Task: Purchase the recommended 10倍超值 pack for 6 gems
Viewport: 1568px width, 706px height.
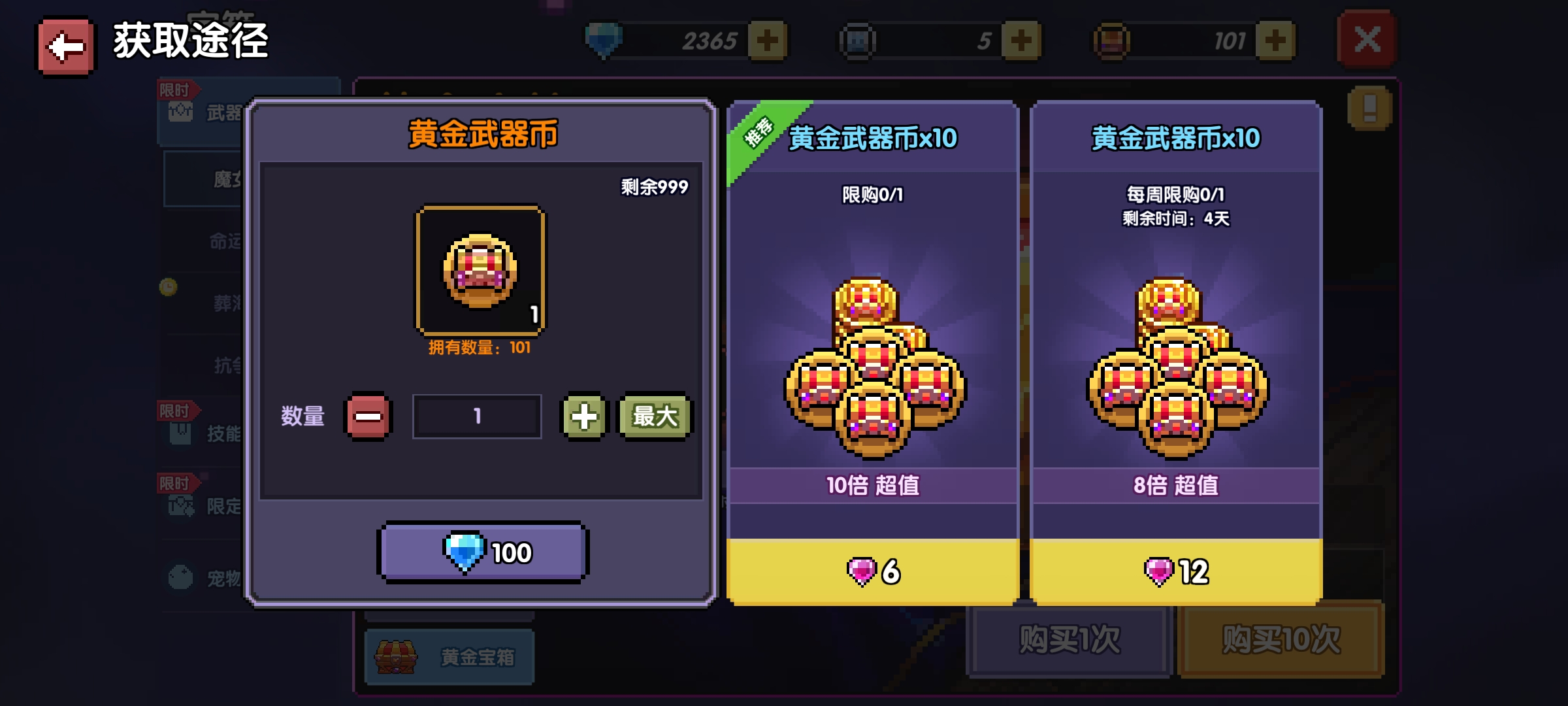Action: [873, 571]
